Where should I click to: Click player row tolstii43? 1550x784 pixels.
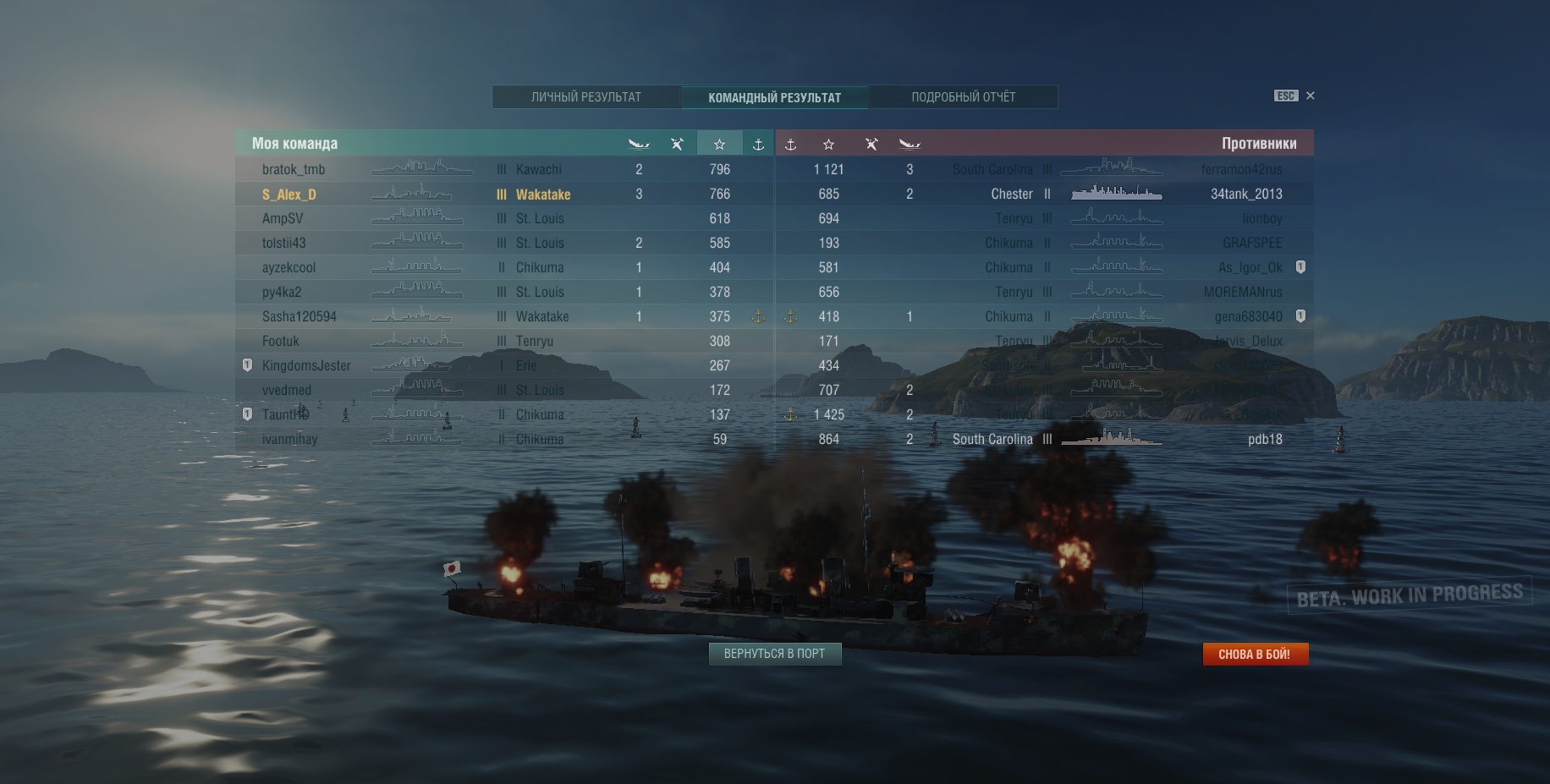pos(284,243)
